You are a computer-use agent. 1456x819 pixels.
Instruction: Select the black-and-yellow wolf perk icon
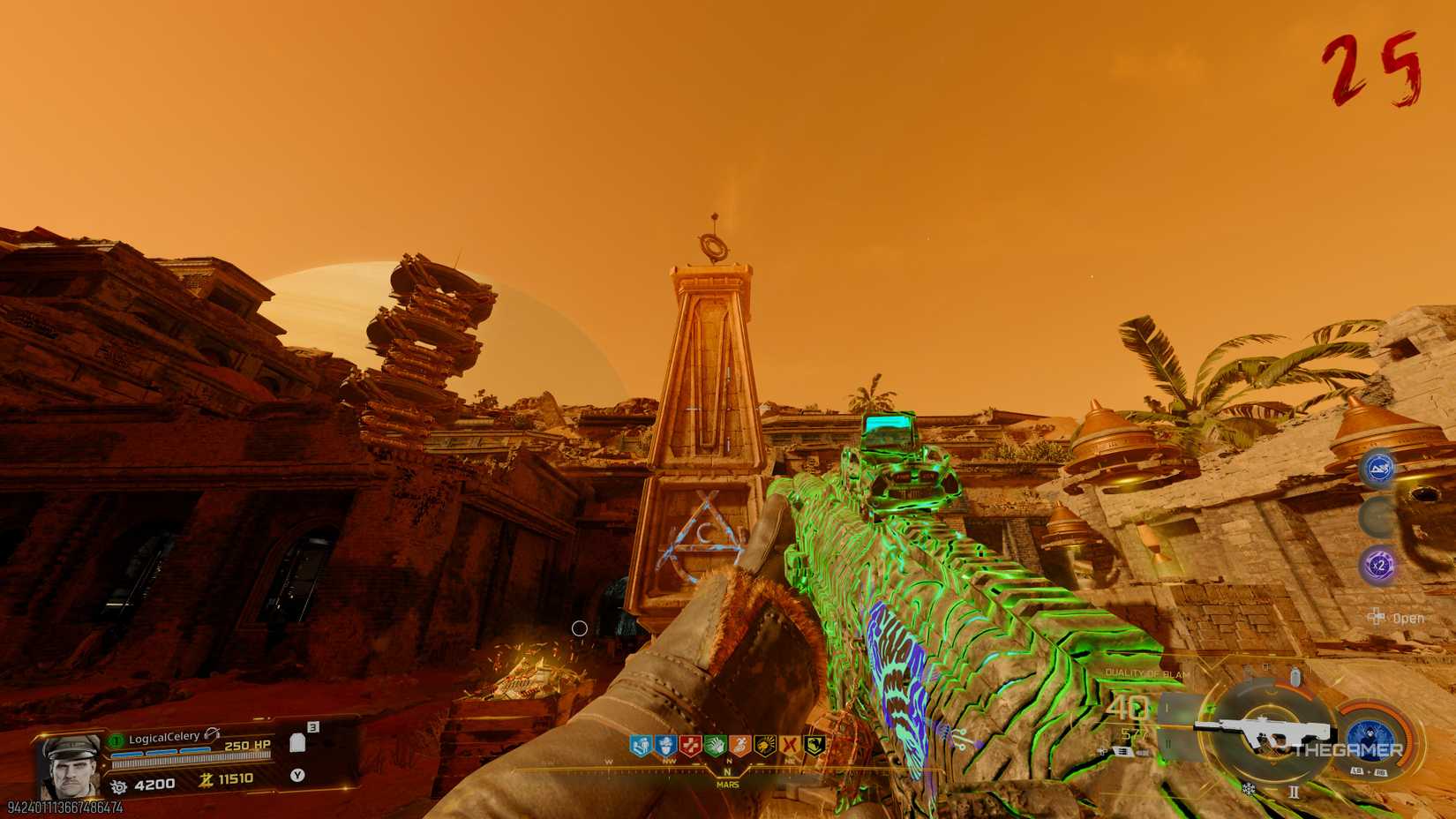point(815,746)
